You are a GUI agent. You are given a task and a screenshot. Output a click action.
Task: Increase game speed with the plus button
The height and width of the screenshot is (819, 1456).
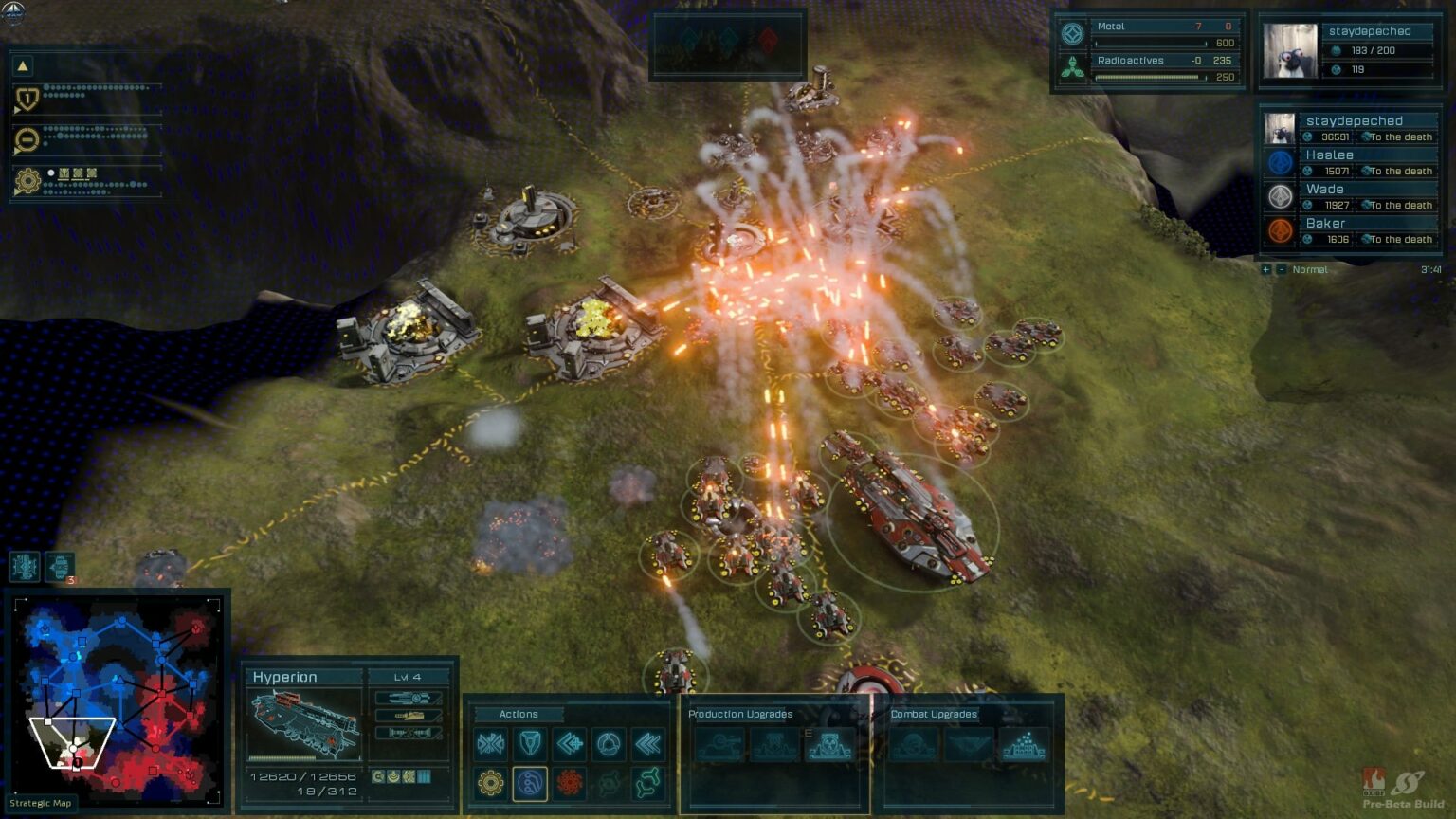click(1265, 270)
